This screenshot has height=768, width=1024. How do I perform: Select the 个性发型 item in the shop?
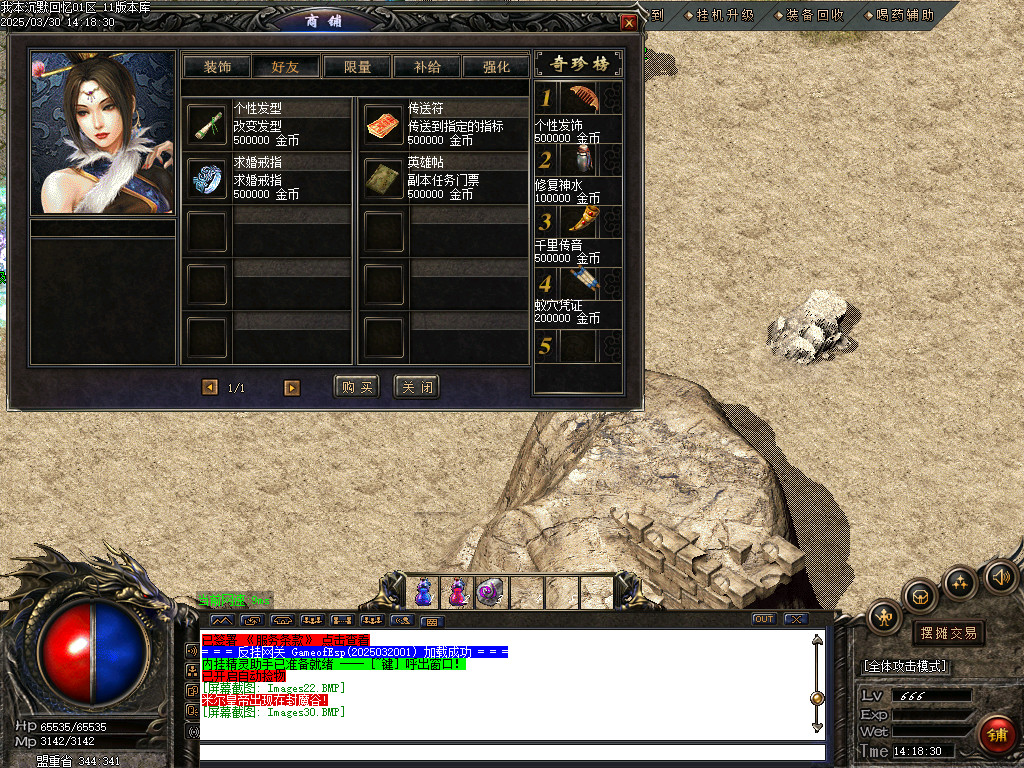(207, 125)
